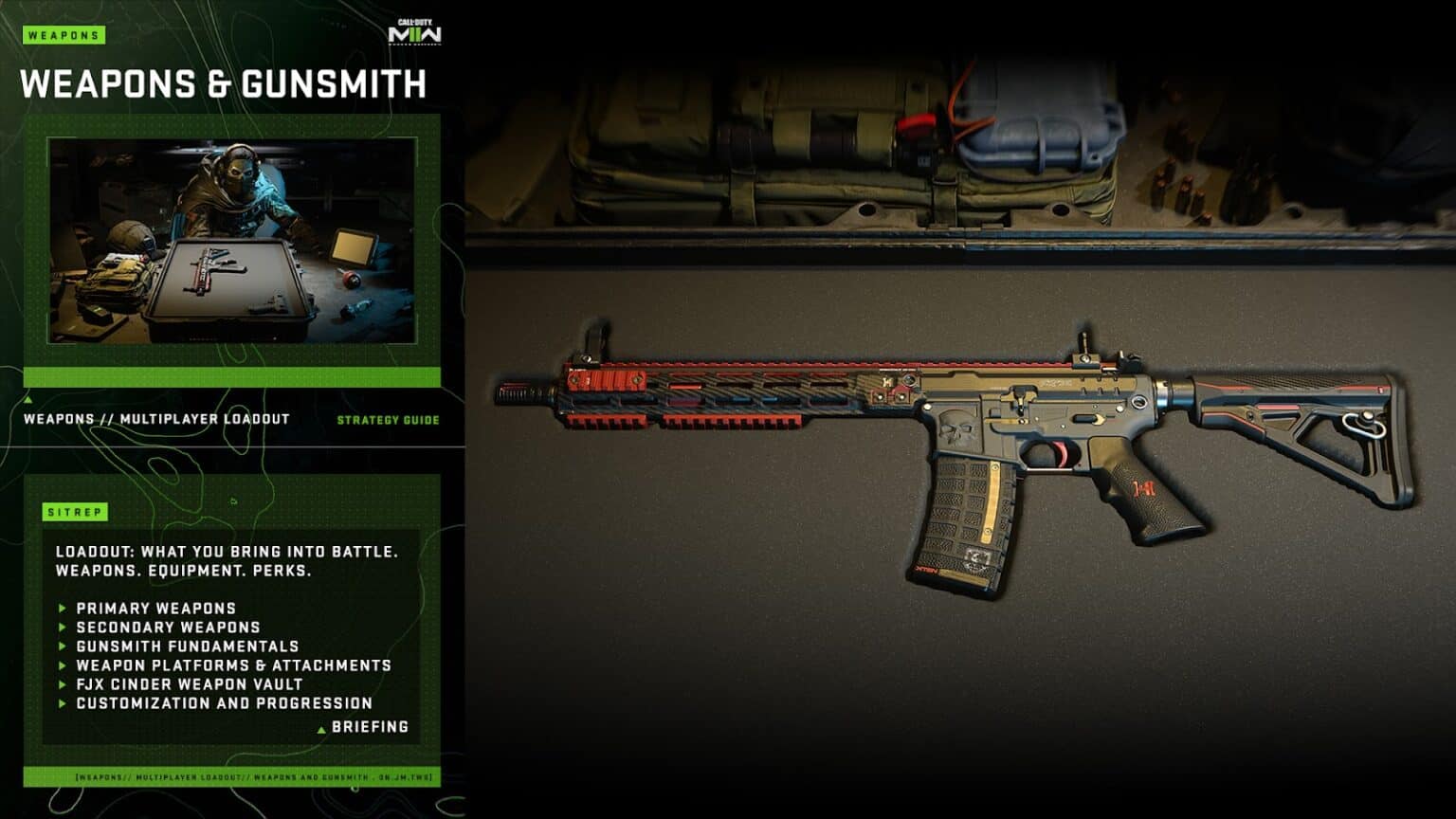Click the arrow icon next to FJX CINDER WEAPON VAULT
Screen dimensions: 1456x819
[61, 684]
